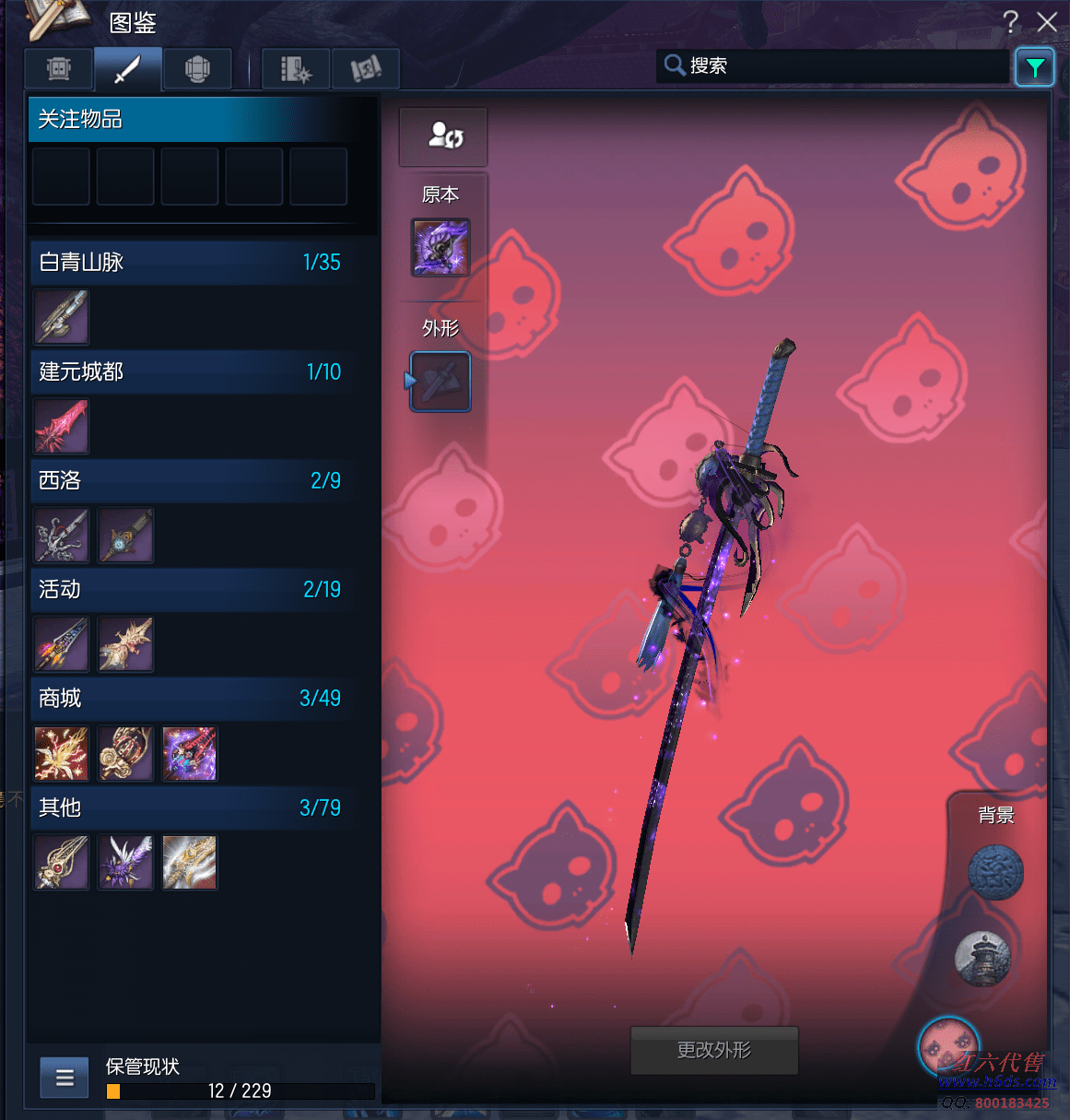
Task: Click the character swap preview button
Action: pyautogui.click(x=443, y=136)
